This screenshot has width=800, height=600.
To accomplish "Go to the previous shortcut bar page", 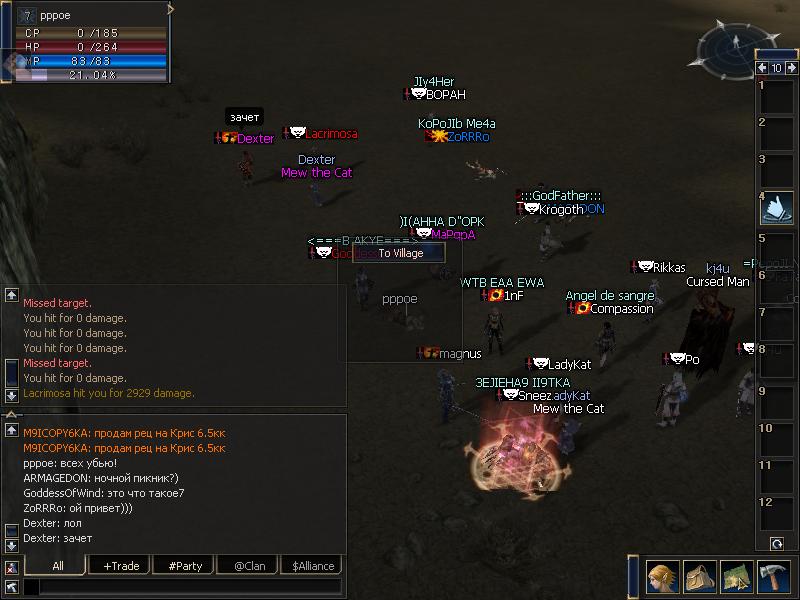I will point(763,68).
